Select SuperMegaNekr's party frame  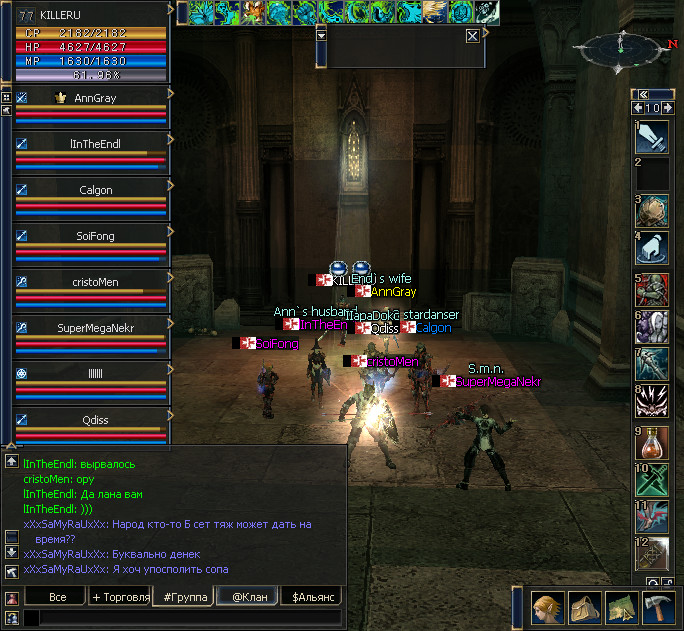[94, 328]
